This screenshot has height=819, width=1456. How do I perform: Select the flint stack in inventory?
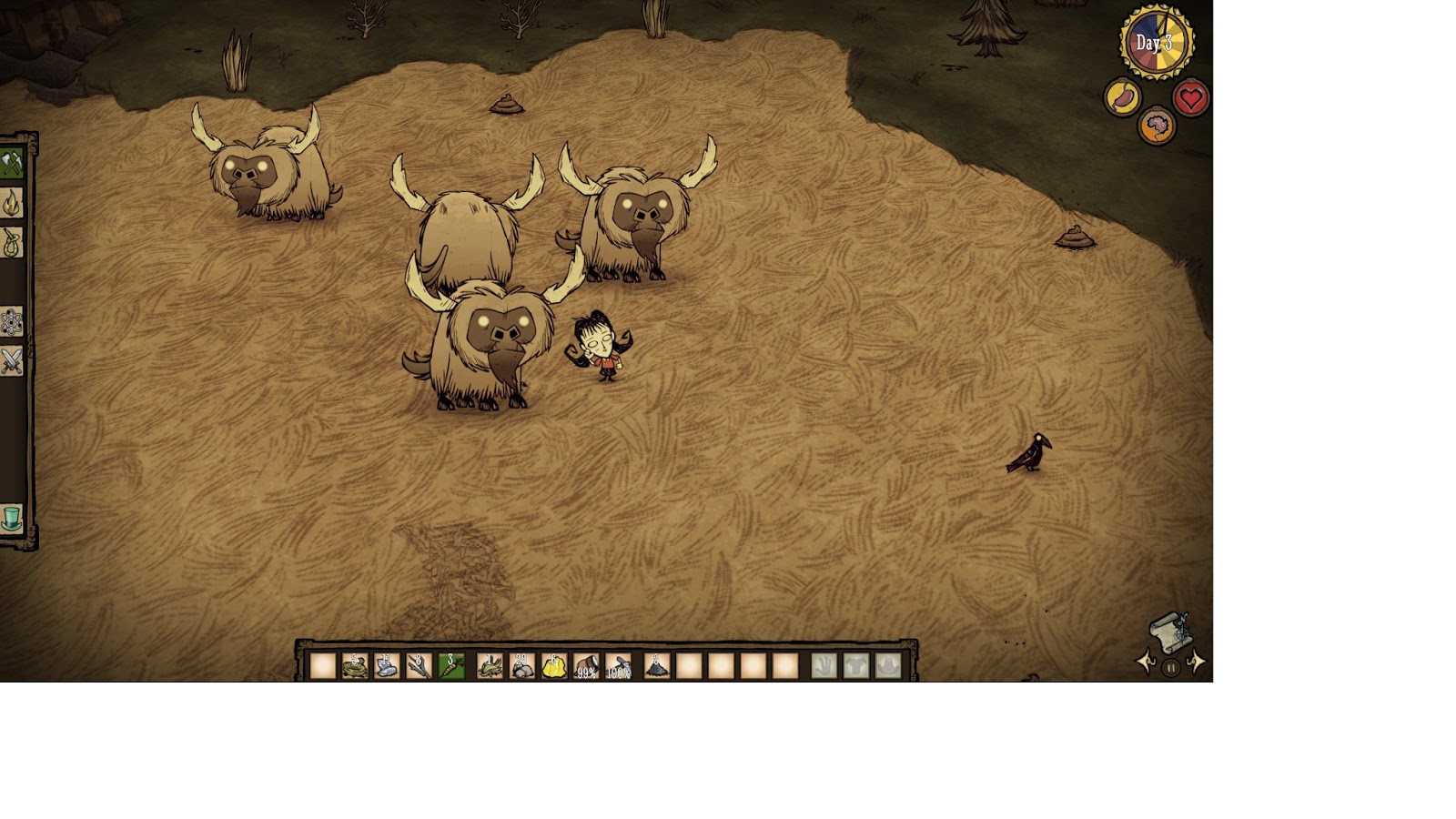point(387,666)
